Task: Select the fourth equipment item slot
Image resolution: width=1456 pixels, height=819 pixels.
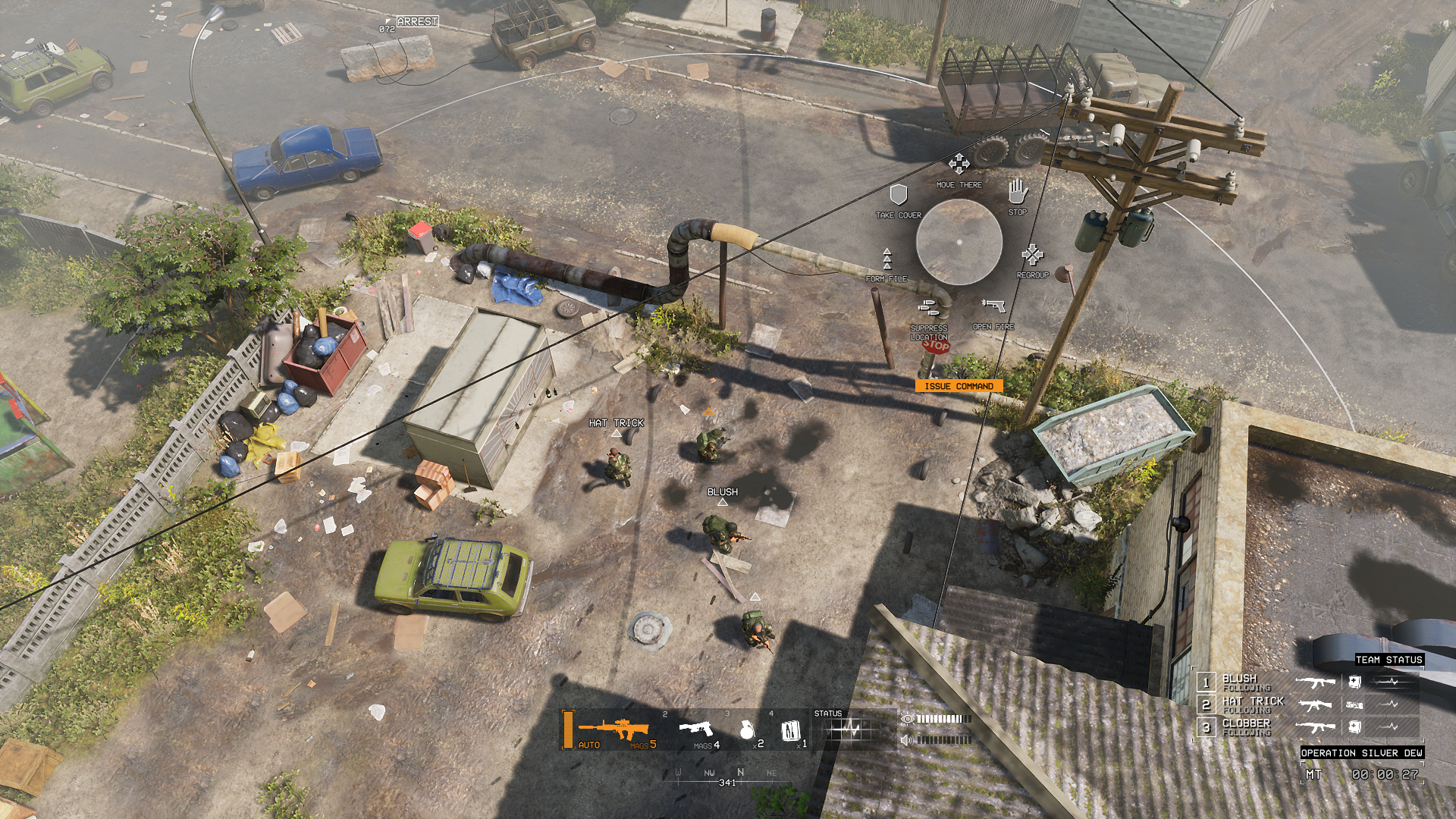Action: coord(789,730)
